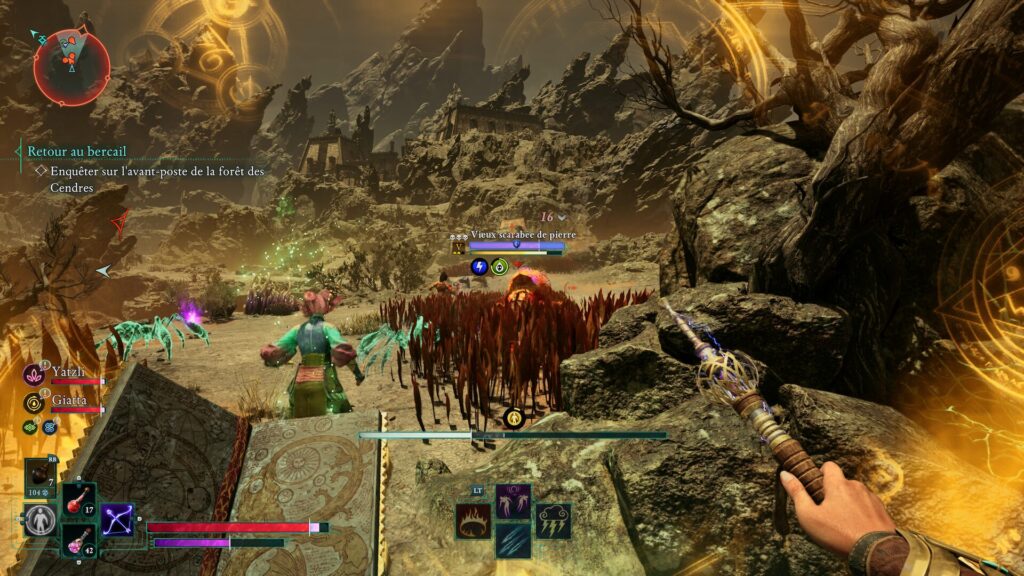Cast the ice shards spell

click(x=513, y=541)
